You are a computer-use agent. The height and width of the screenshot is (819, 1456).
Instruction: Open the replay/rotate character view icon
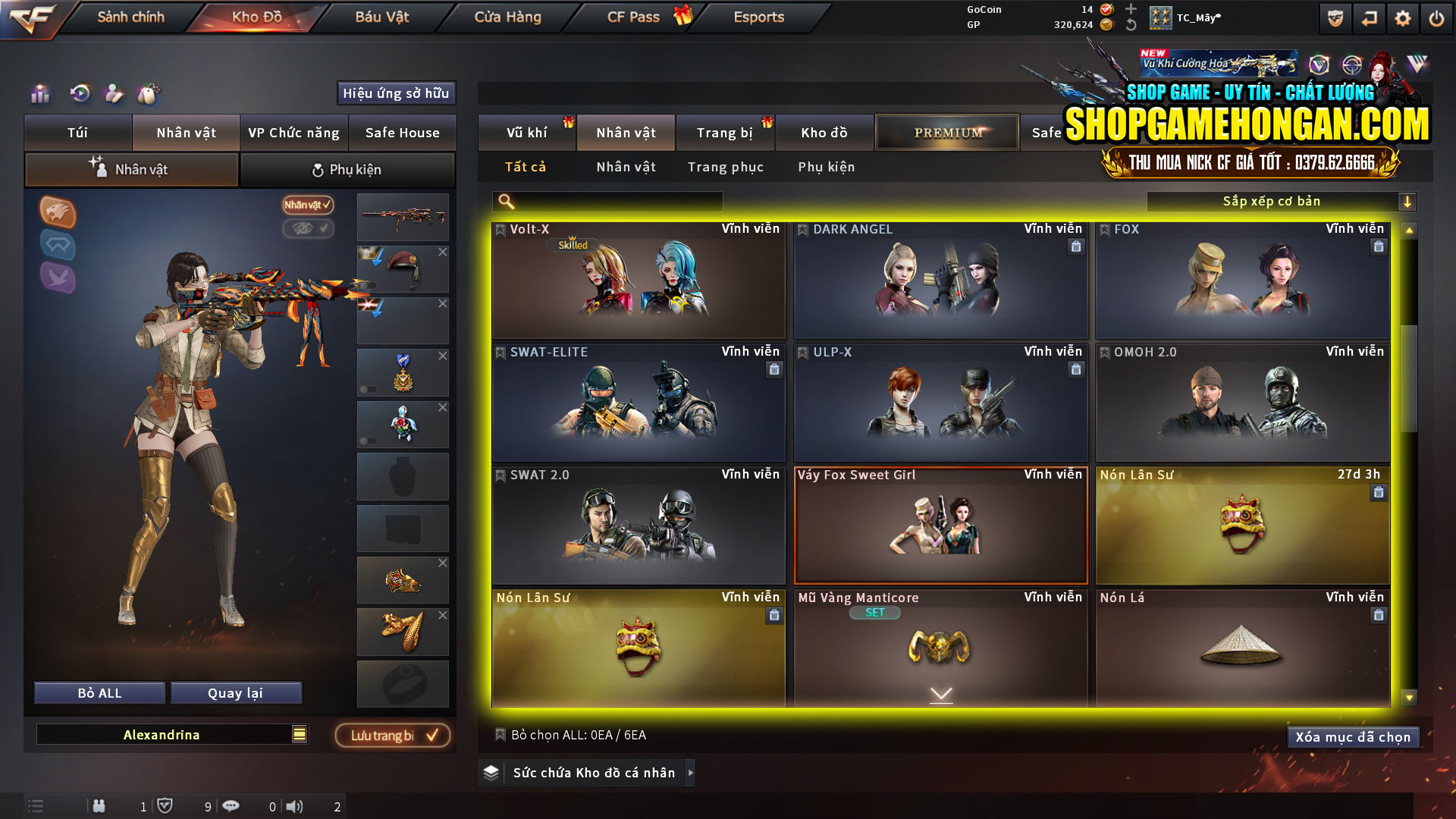point(79,94)
